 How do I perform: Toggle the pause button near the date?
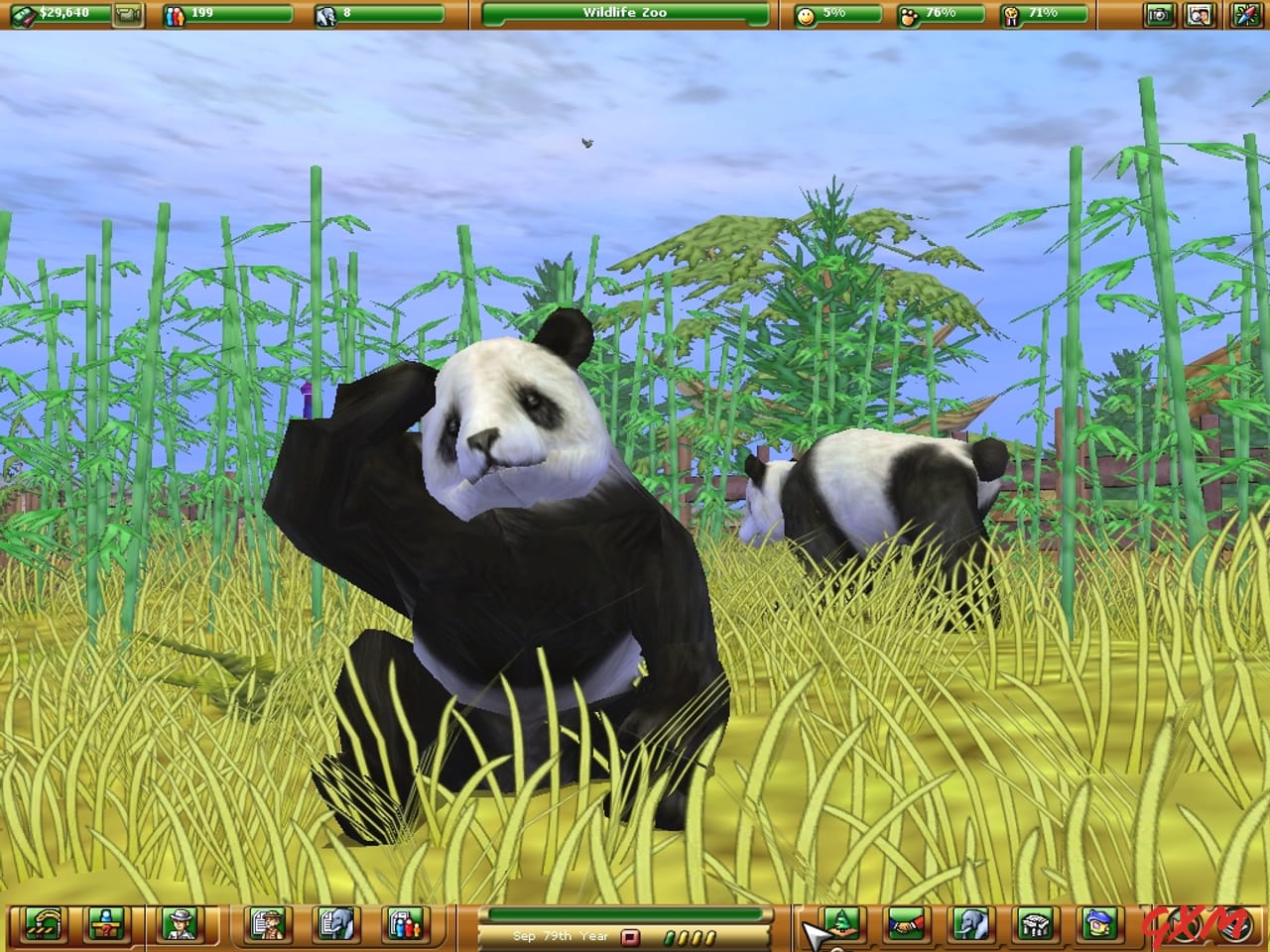pos(630,935)
